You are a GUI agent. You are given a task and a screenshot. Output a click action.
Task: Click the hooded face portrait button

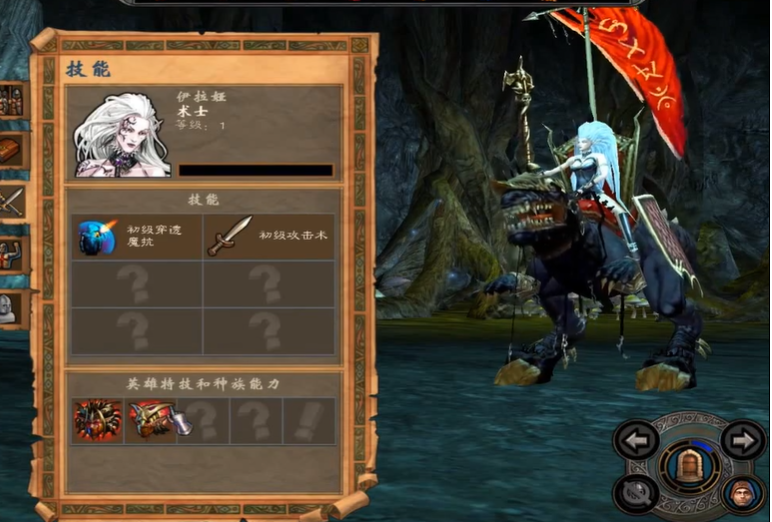[741, 492]
